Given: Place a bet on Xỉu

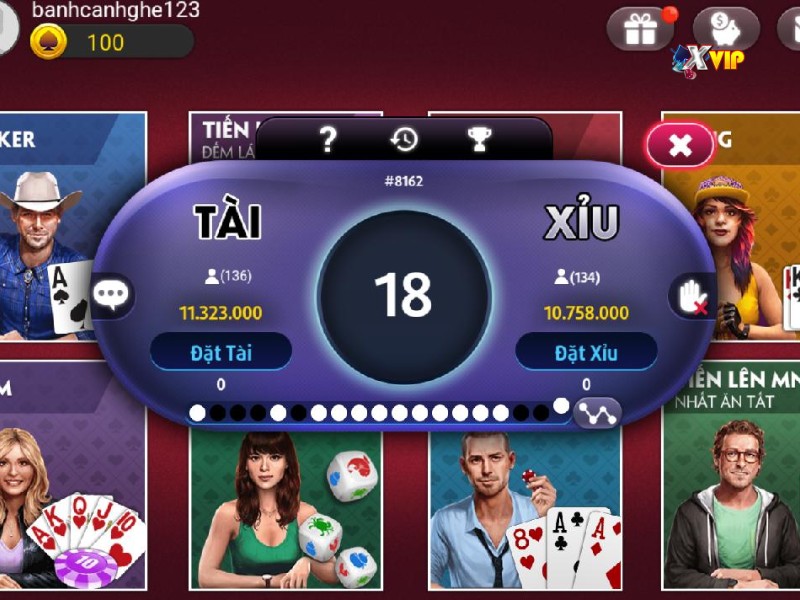Looking at the screenshot, I should click(586, 352).
